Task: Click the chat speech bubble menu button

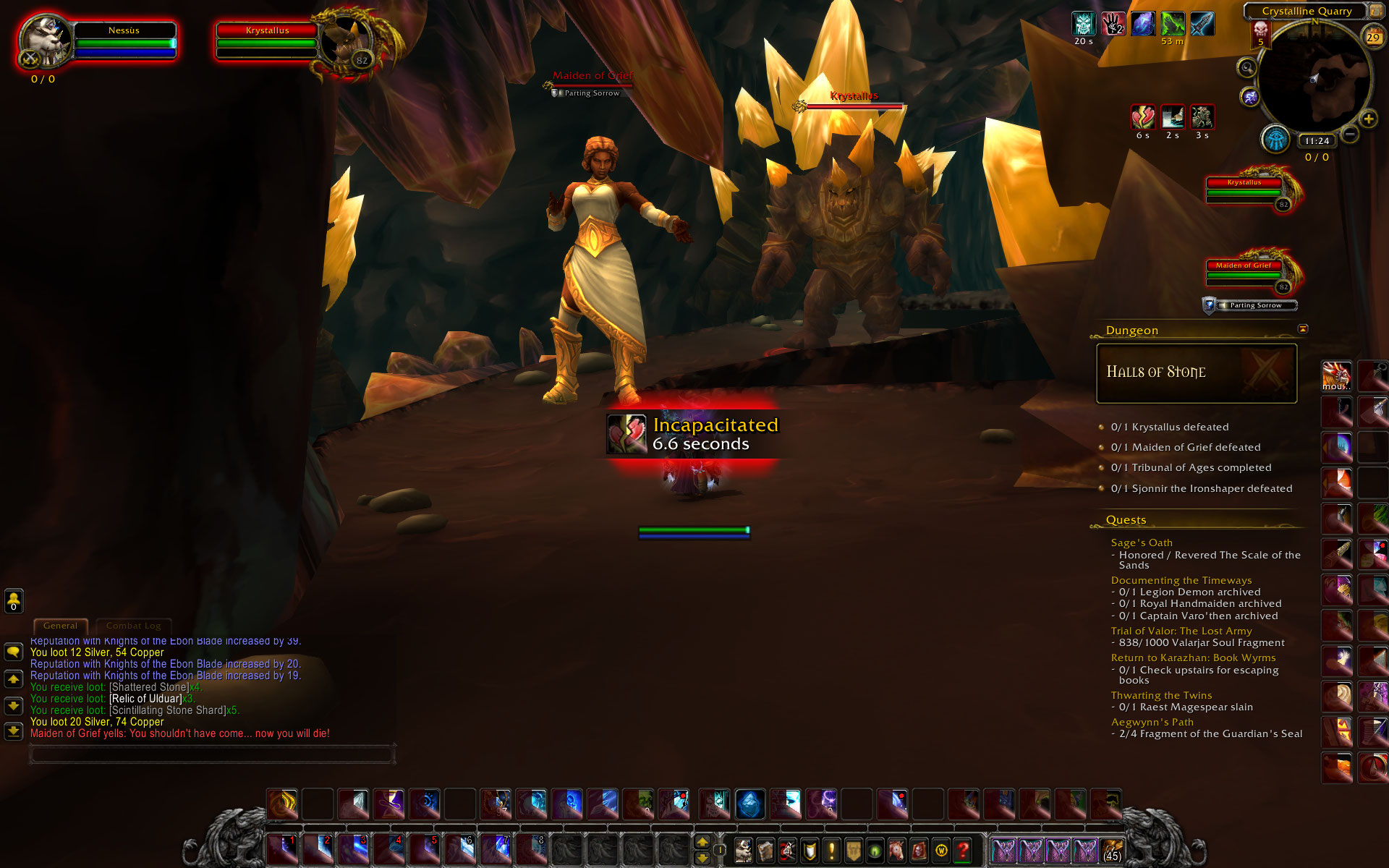Action: point(14,652)
